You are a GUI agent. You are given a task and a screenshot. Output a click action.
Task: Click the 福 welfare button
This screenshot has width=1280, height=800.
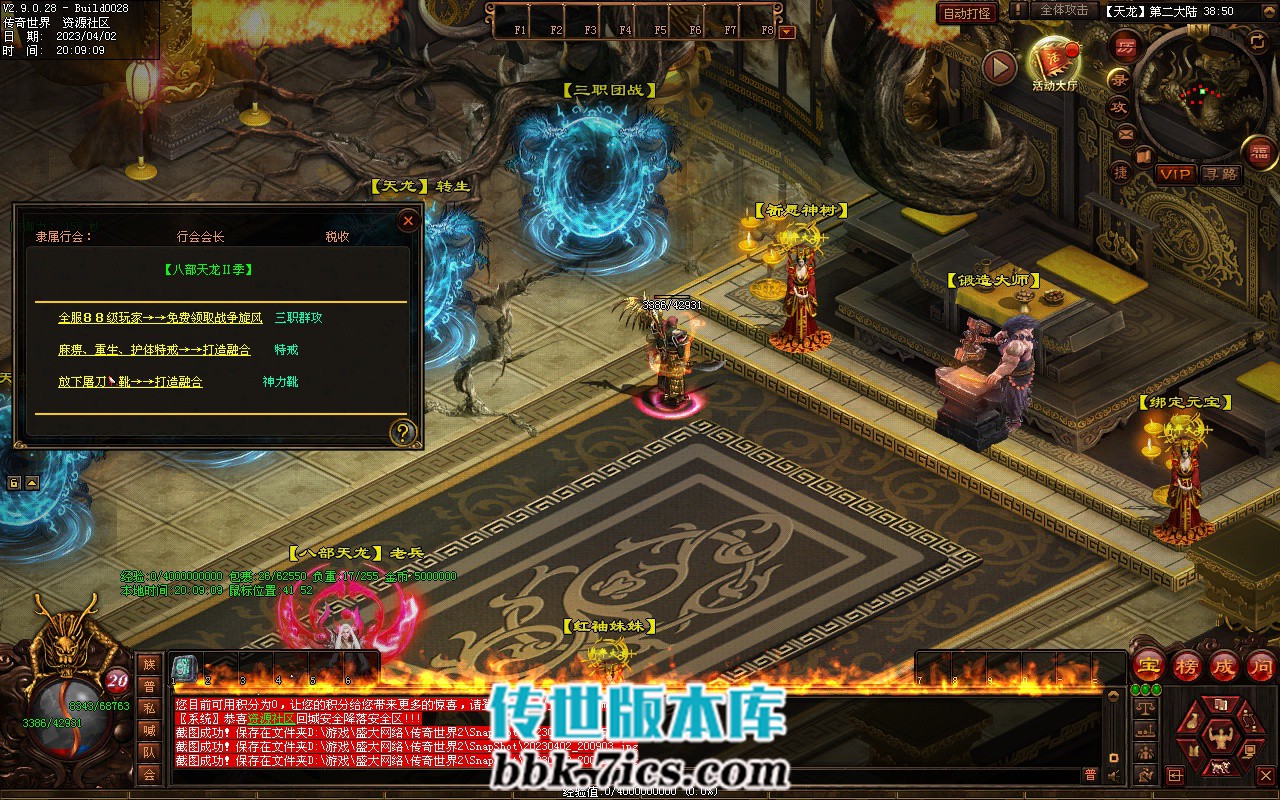coord(1259,152)
